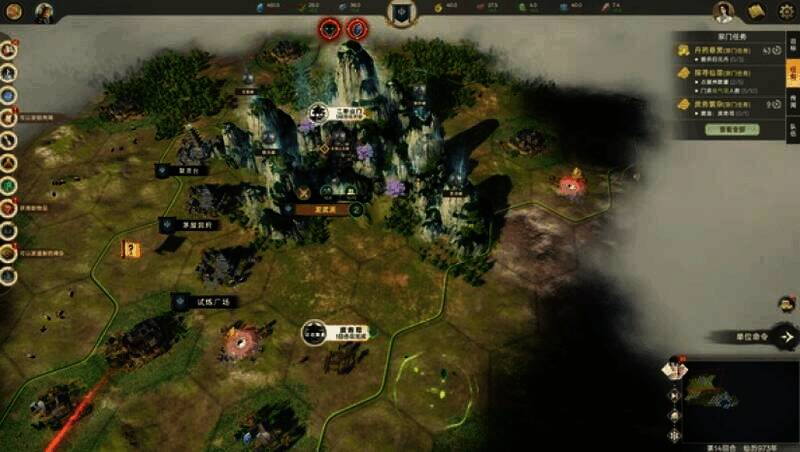Select the 试炼广场 building label
This screenshot has height=452, width=800.
[208, 301]
